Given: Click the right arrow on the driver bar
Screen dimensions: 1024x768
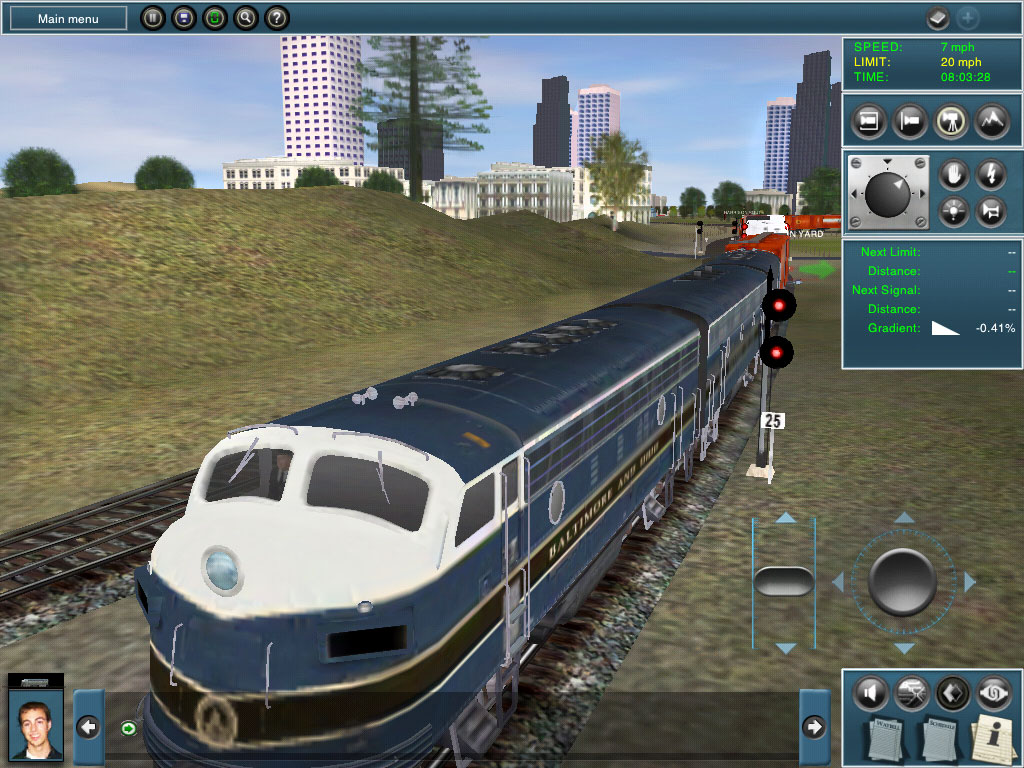Looking at the screenshot, I should pos(815,727).
